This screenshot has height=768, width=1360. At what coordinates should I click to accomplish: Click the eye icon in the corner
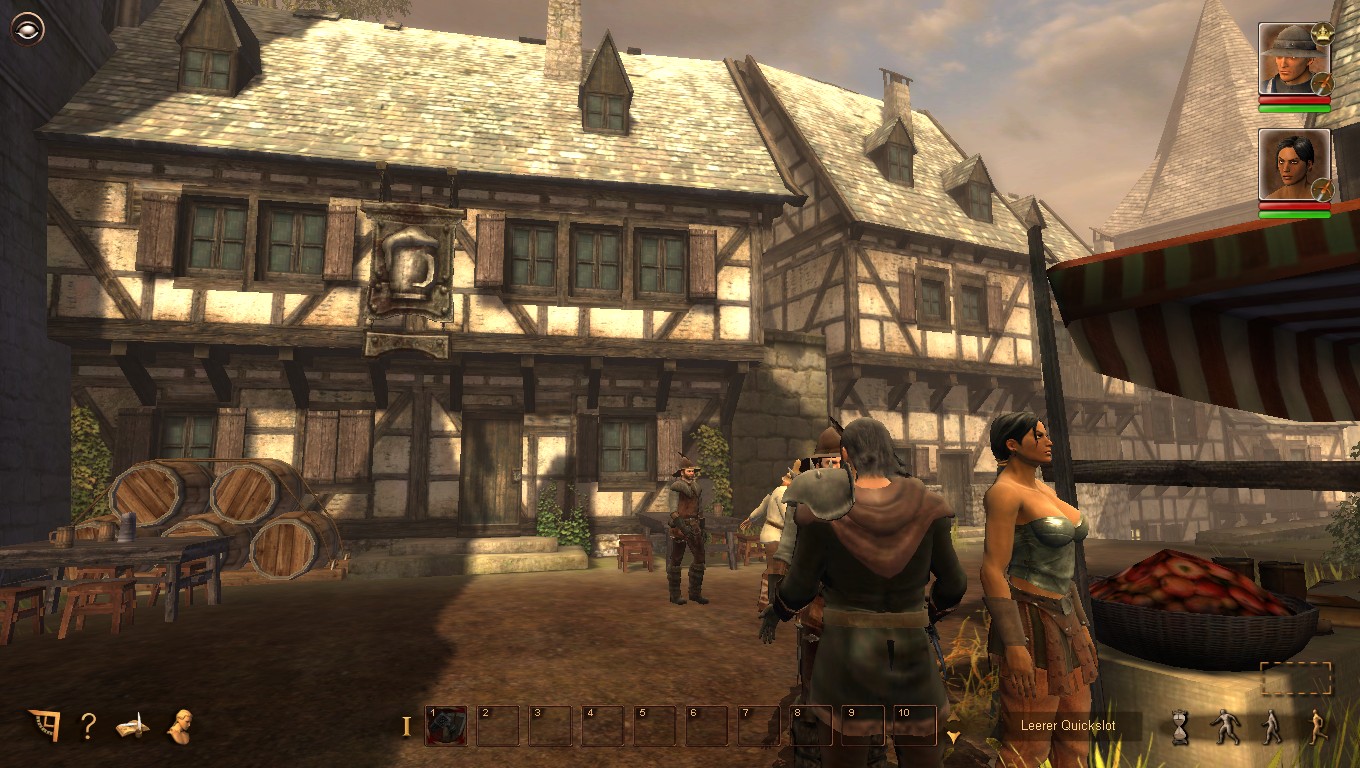pos(28,29)
